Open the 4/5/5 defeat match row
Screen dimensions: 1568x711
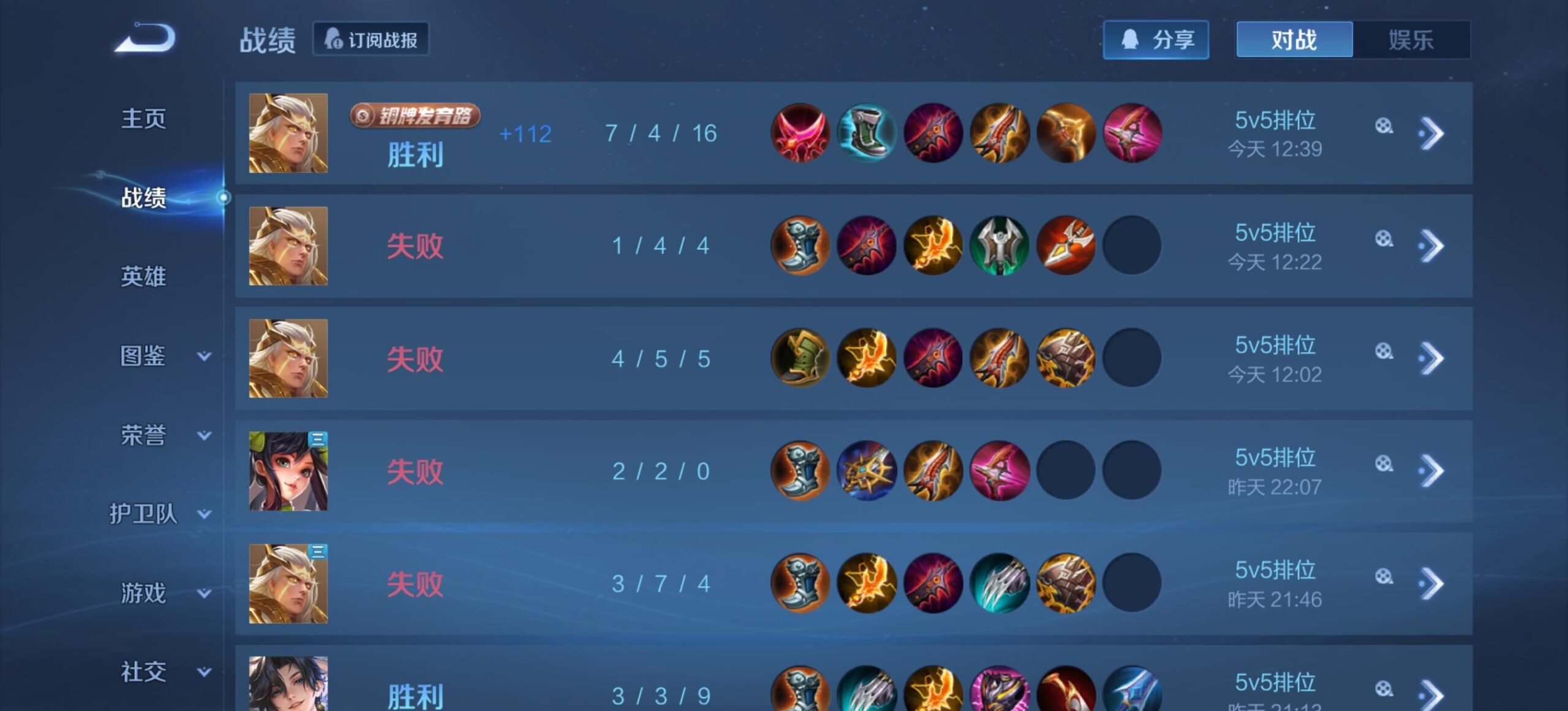pos(660,359)
